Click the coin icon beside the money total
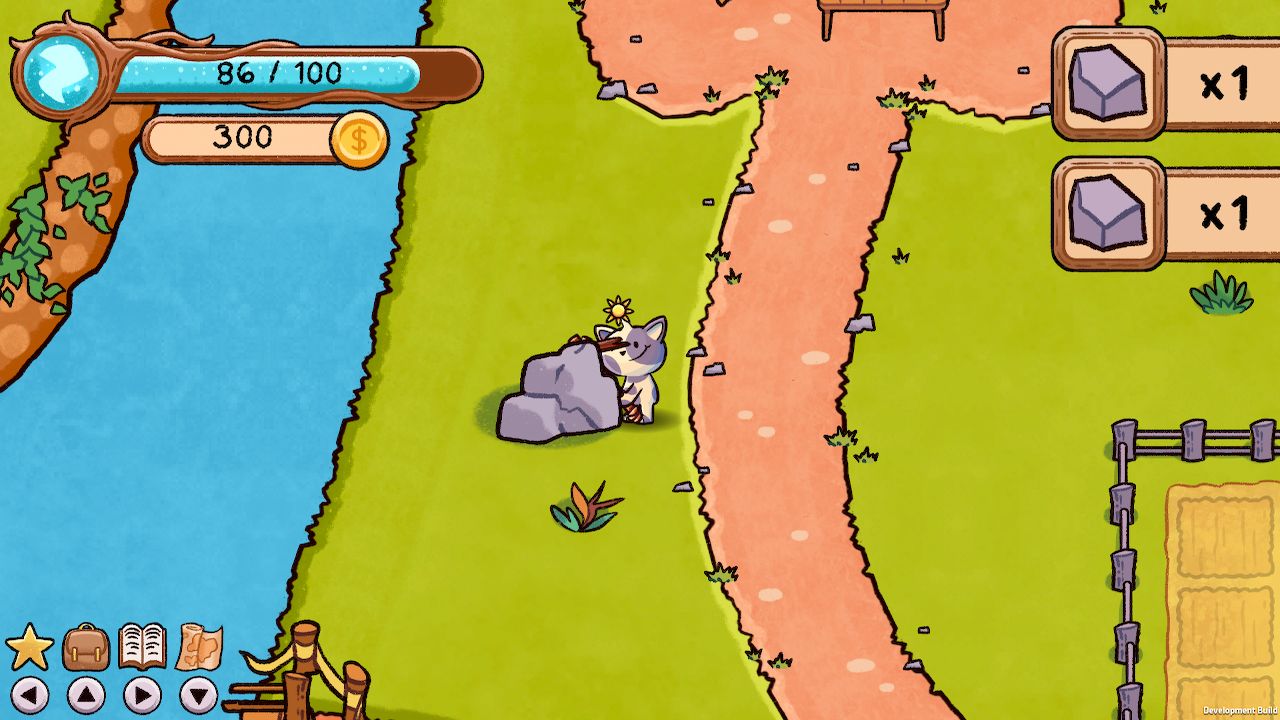 362,139
